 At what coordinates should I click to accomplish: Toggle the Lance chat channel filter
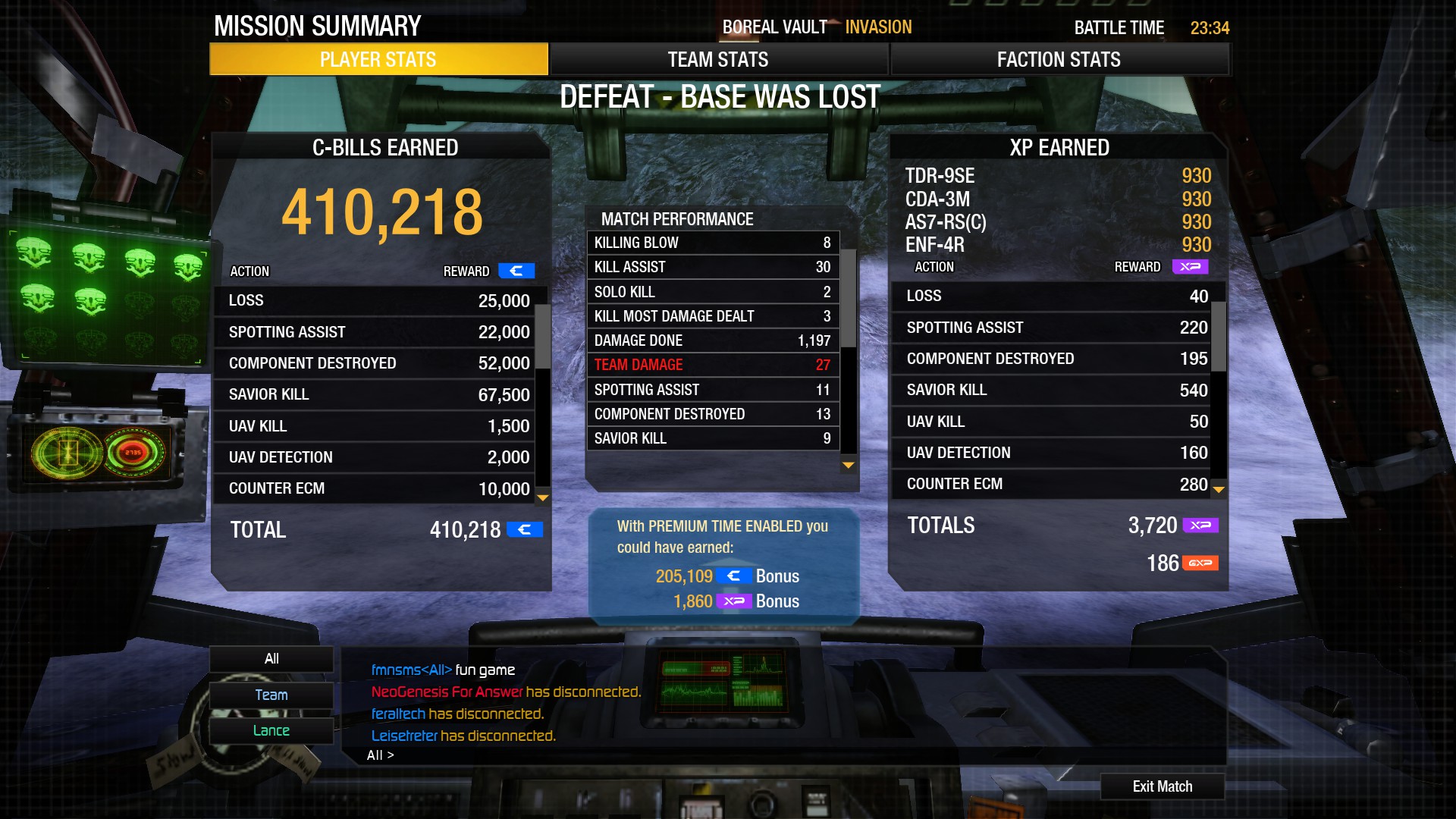[x=271, y=730]
